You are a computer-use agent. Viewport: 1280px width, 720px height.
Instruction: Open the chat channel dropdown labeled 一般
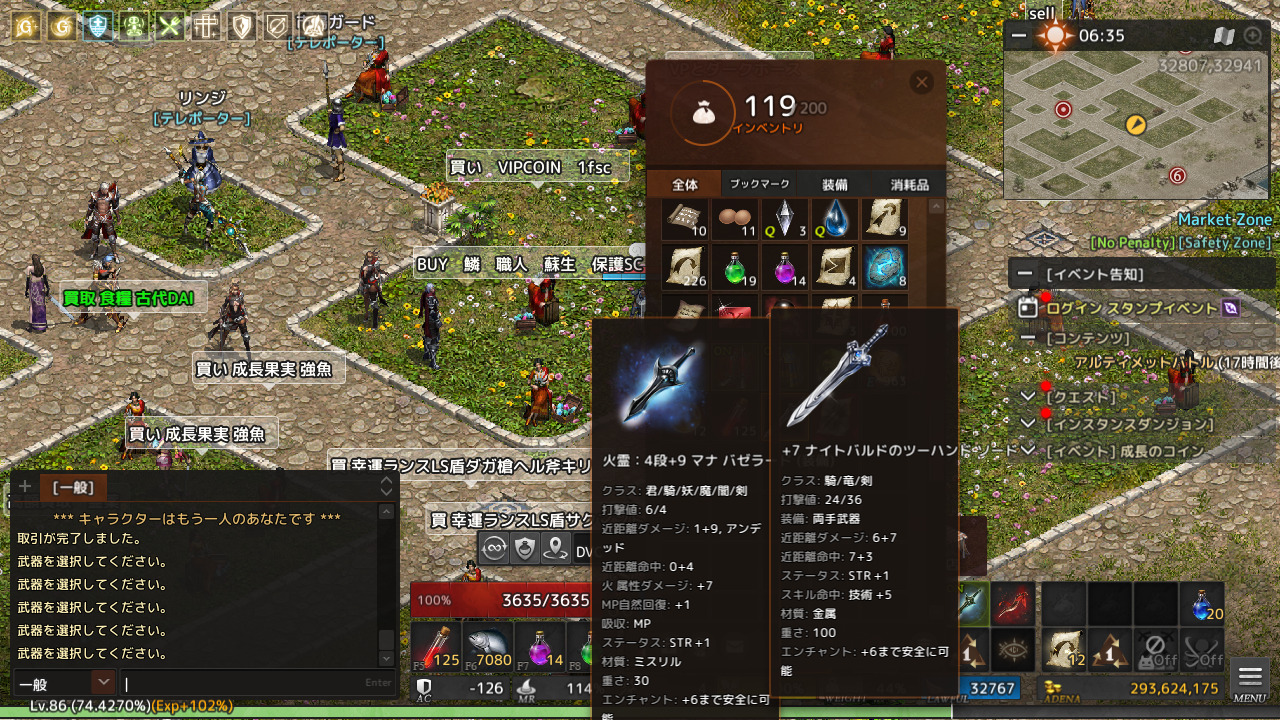(103, 682)
